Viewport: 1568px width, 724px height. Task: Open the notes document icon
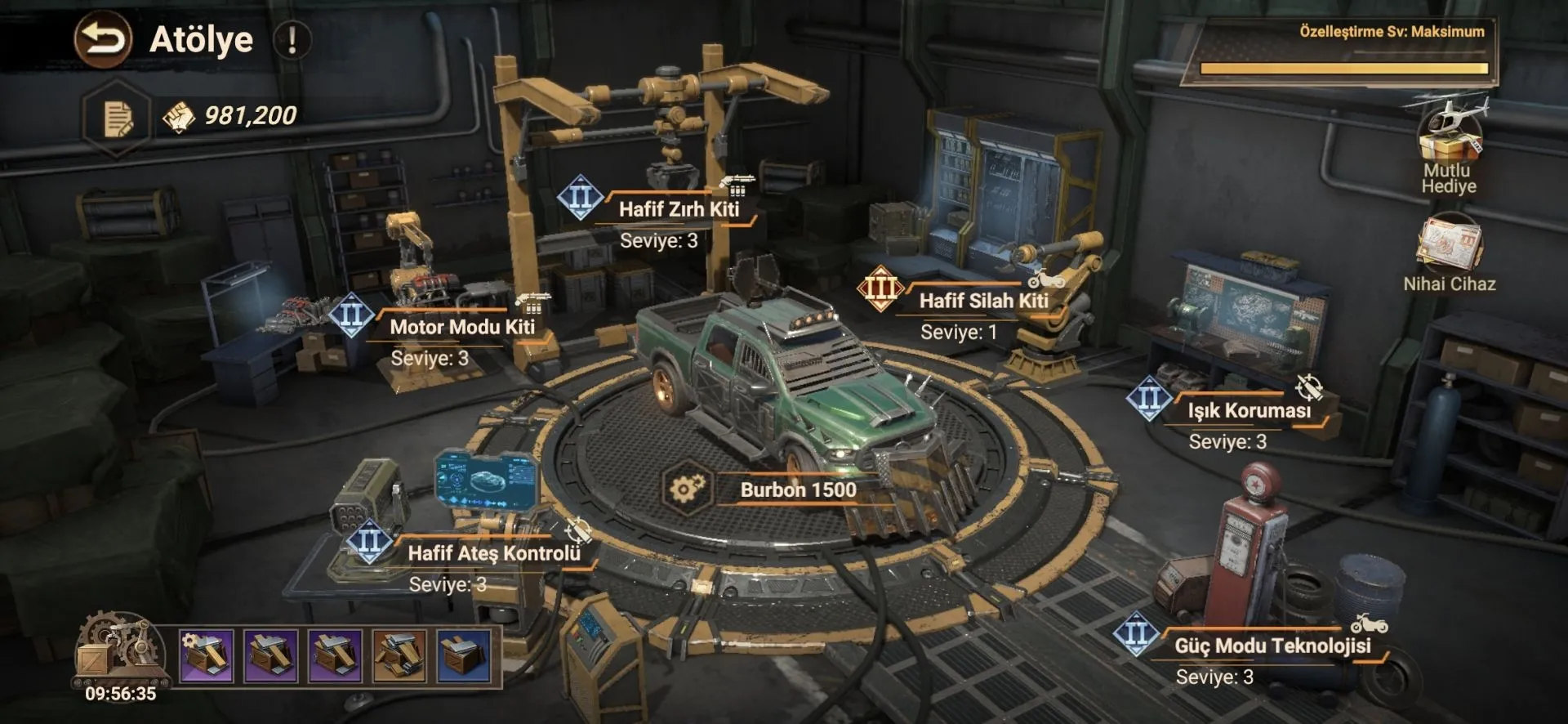click(x=118, y=118)
